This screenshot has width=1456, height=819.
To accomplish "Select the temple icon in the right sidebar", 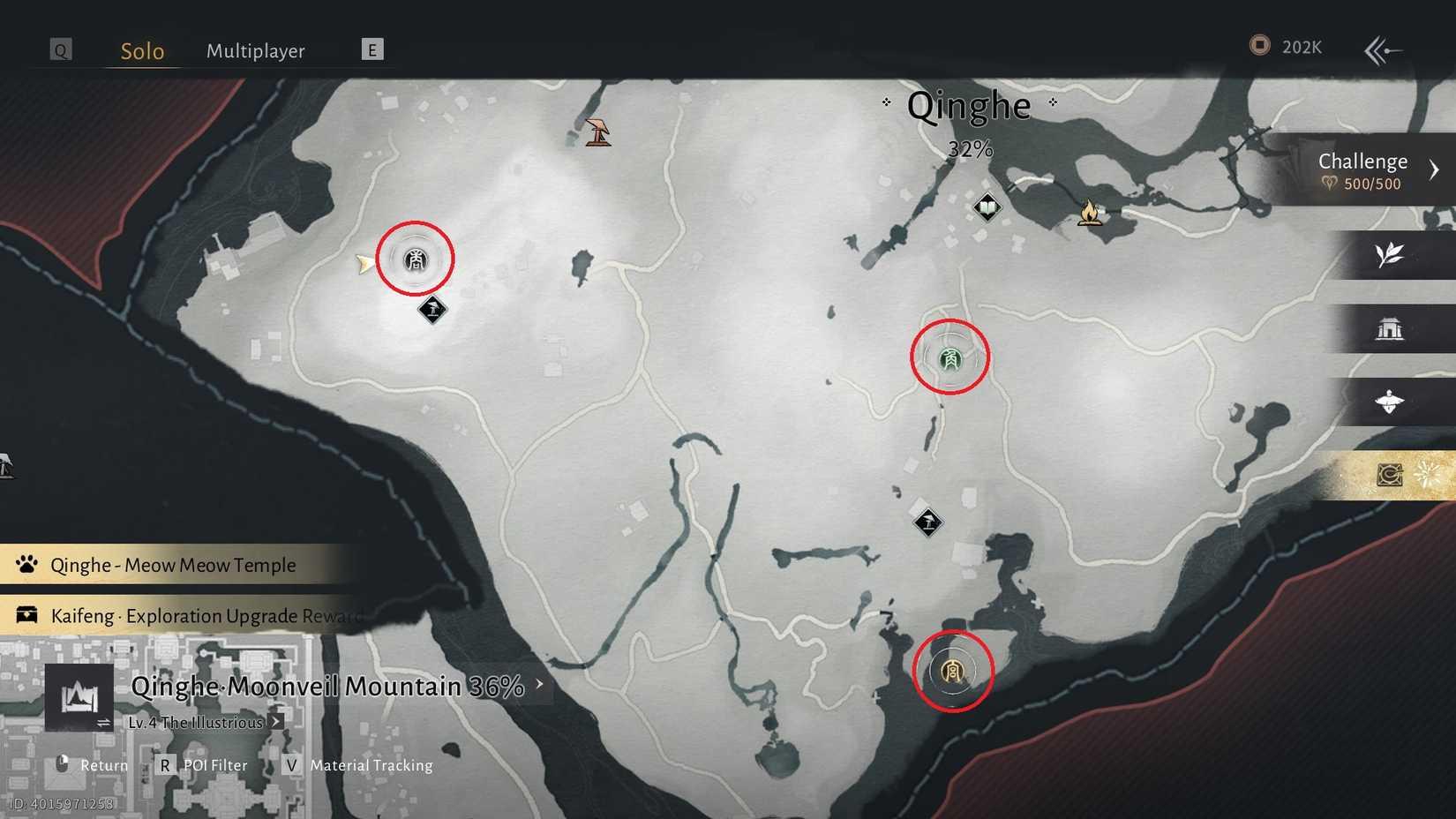I will (x=1392, y=328).
